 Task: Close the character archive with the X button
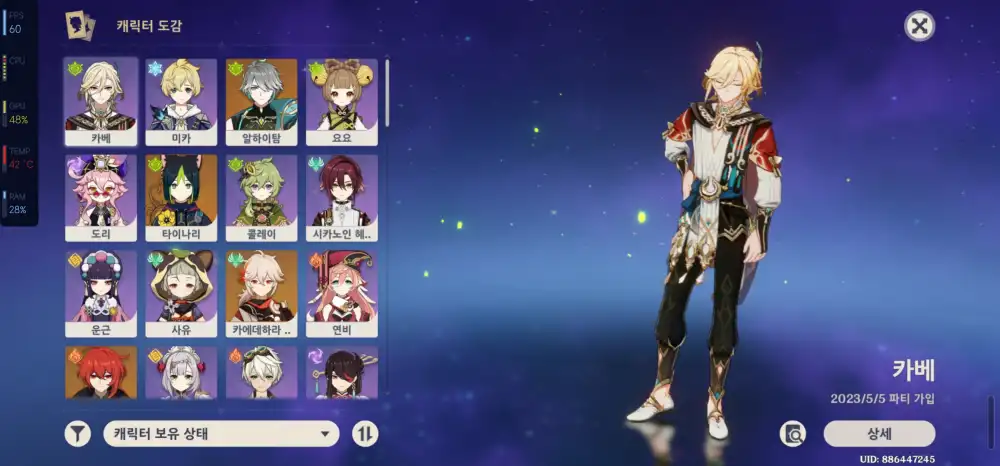919,26
